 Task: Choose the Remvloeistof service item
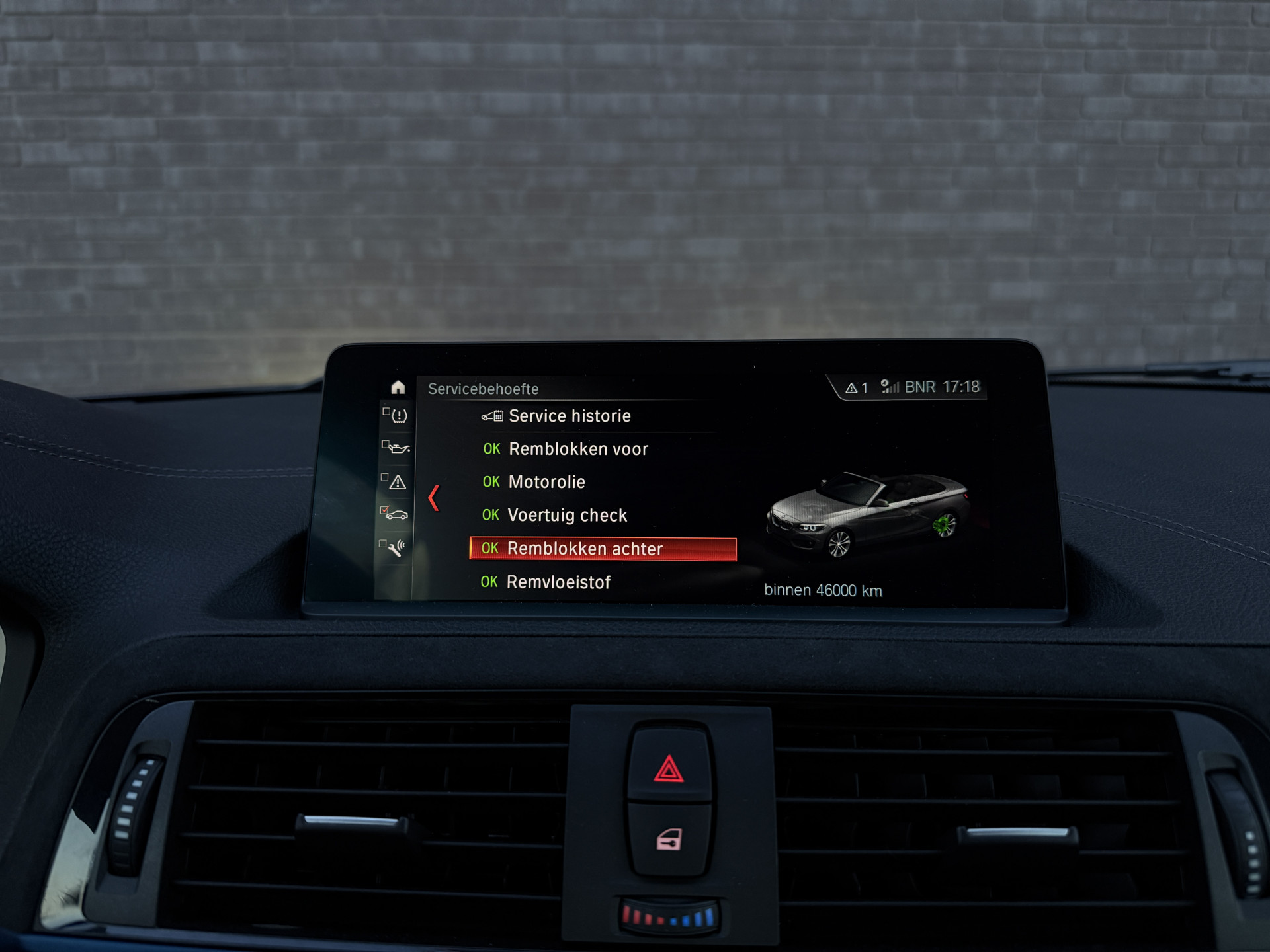point(558,582)
